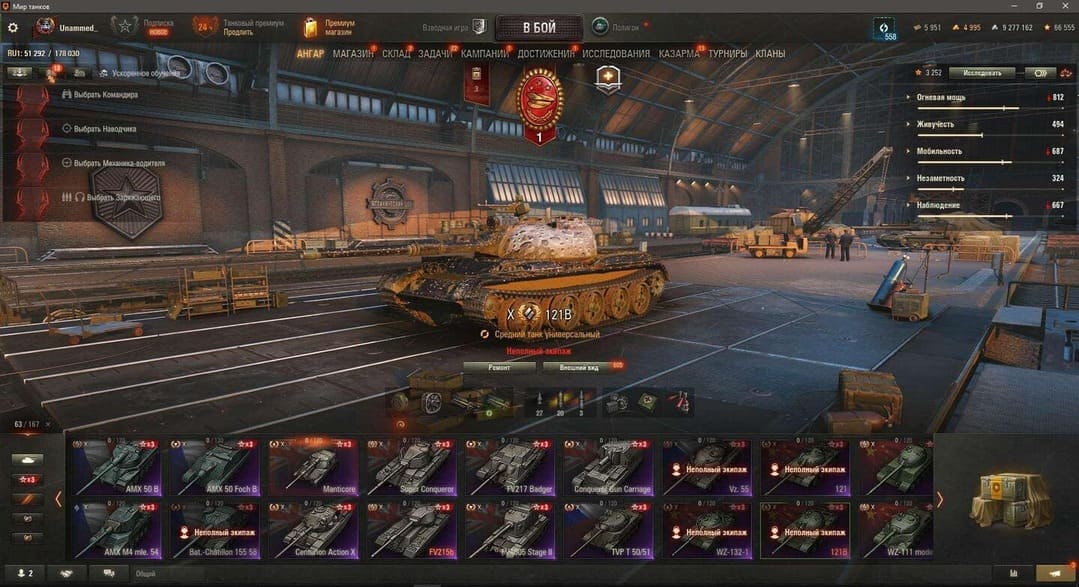The image size is (1079, 587).
Task: Select the Manticore tank in carousel
Action: (314, 466)
